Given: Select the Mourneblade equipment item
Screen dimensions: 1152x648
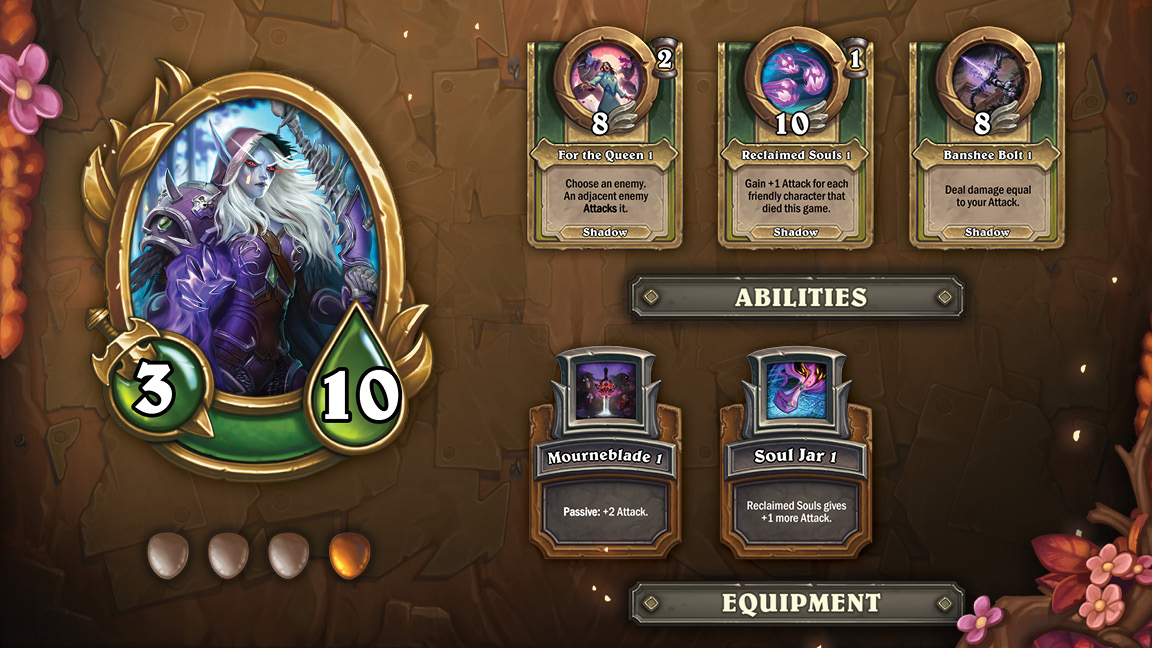Looking at the screenshot, I should [x=603, y=455].
